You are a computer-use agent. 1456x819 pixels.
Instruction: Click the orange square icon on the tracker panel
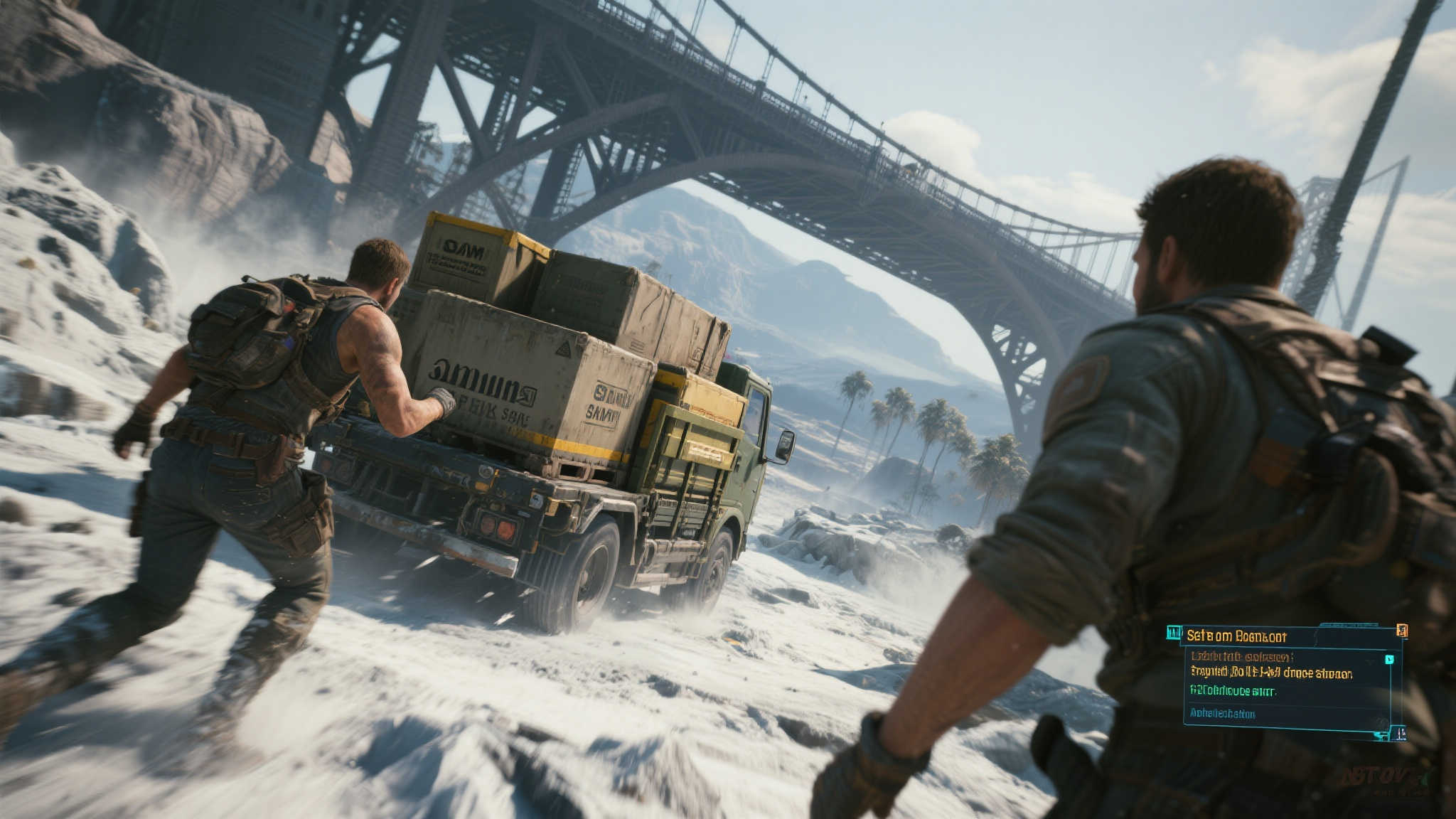click(1401, 631)
